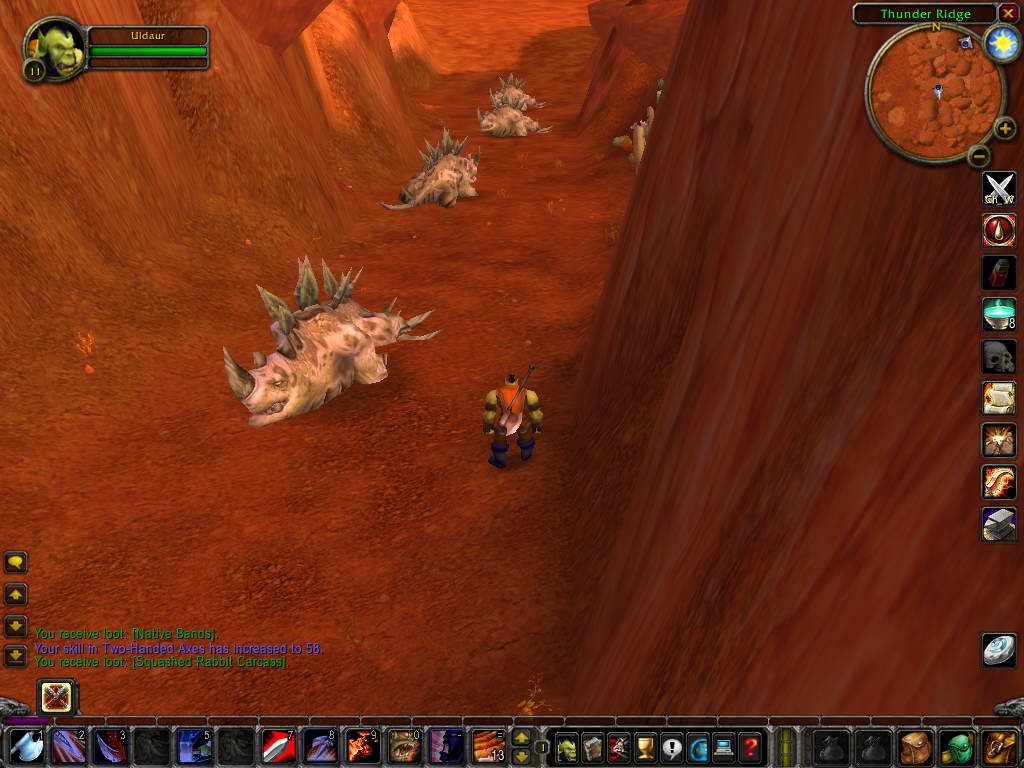Screen dimensions: 1024x768
Task: Activate the axe ability in slot 1
Action: point(27,746)
